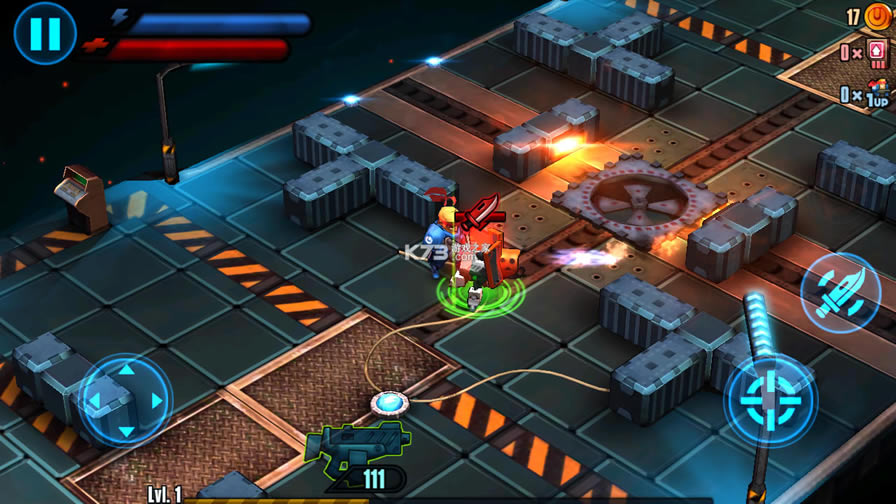Use the red canister item icon
This screenshot has width=896, height=504.
[x=877, y=52]
